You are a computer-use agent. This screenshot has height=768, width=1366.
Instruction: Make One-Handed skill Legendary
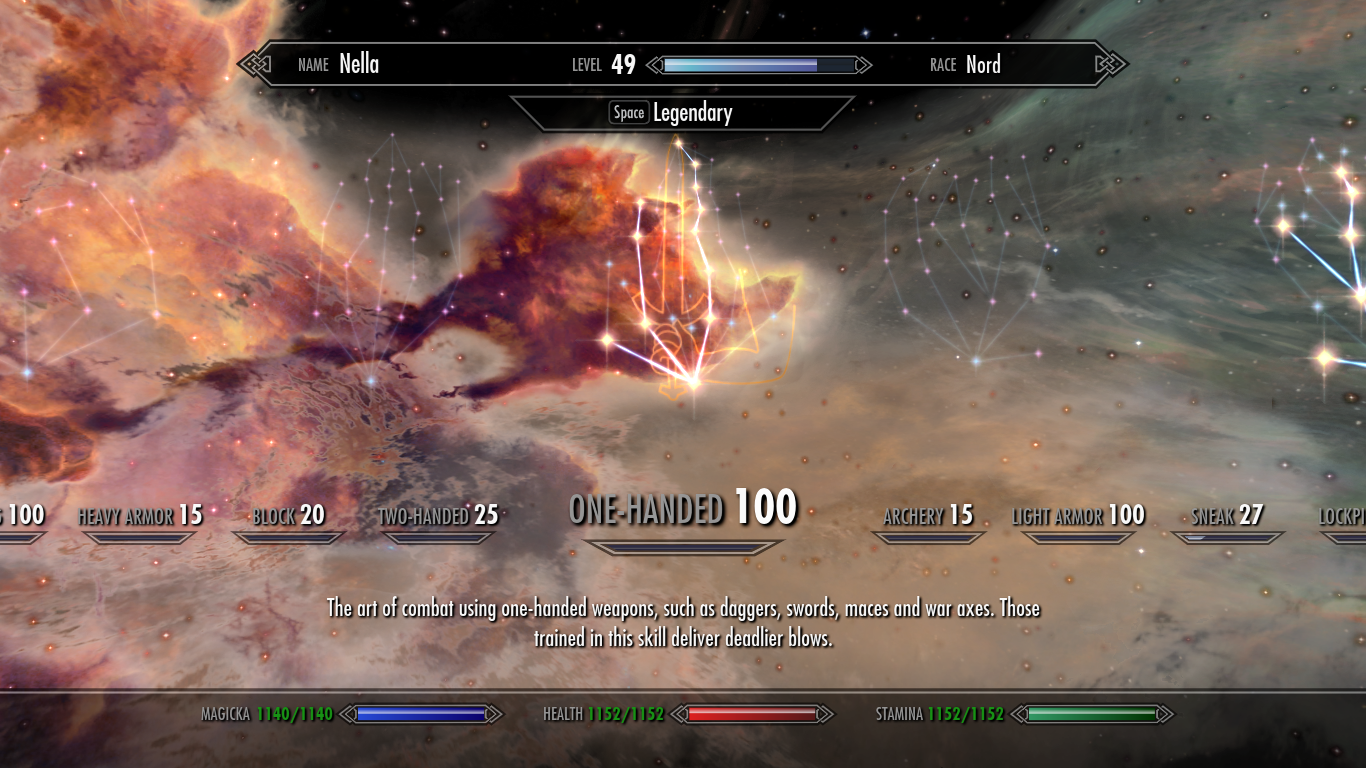[x=681, y=113]
